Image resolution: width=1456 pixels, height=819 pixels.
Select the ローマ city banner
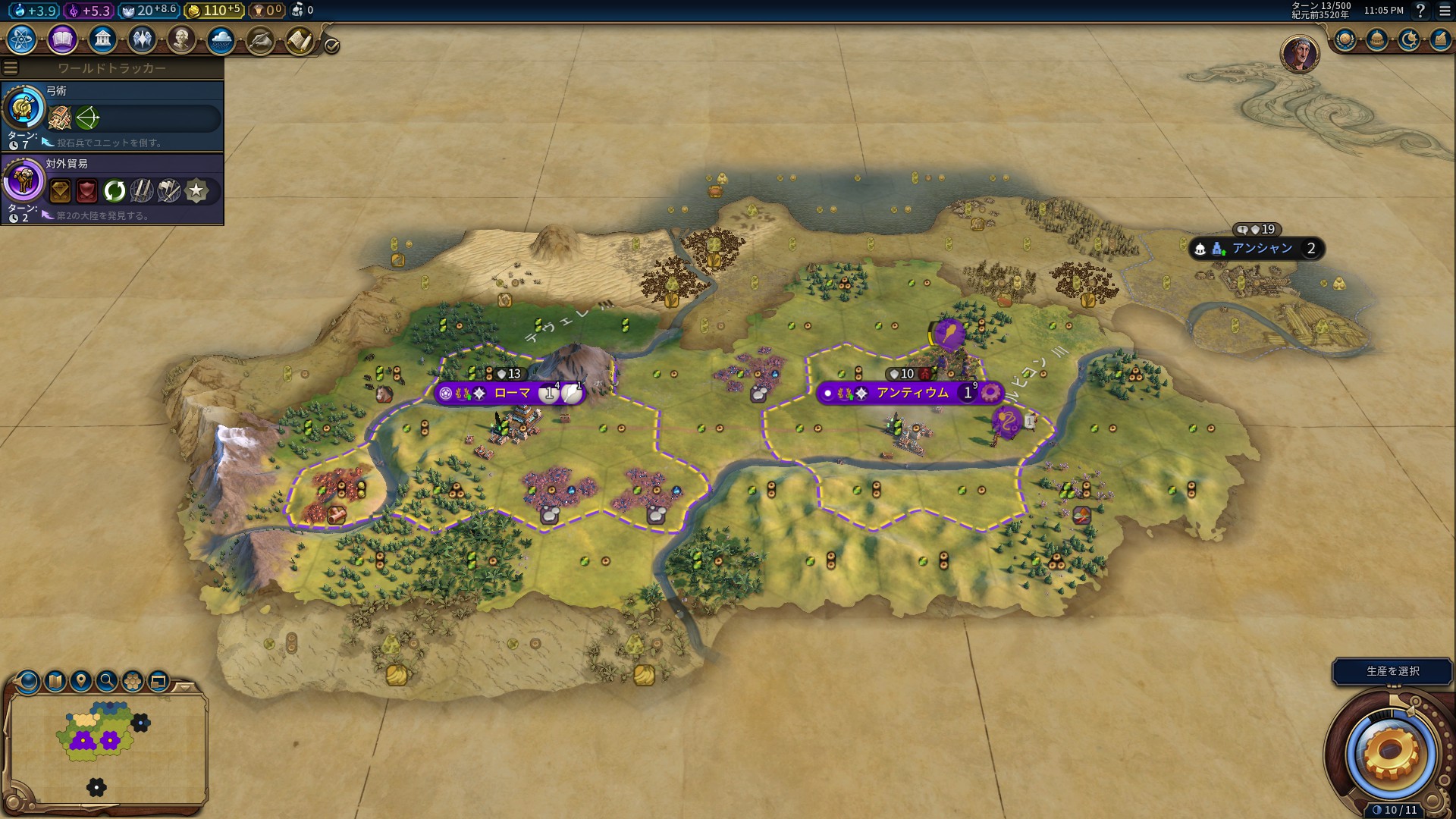[x=512, y=393]
